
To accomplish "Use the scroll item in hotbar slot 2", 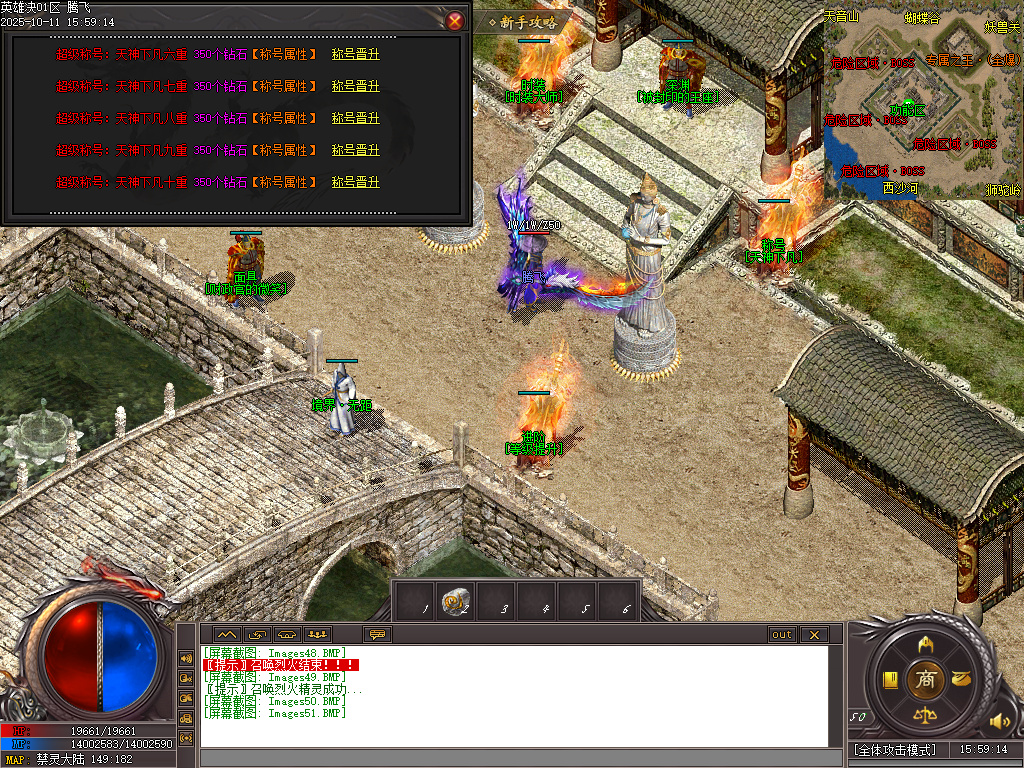I will click(x=455, y=601).
